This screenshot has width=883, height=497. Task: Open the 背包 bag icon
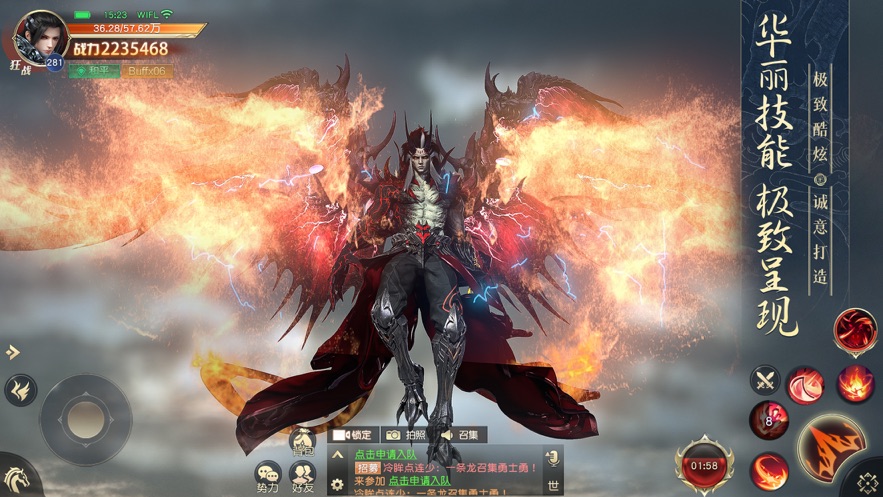(x=303, y=443)
